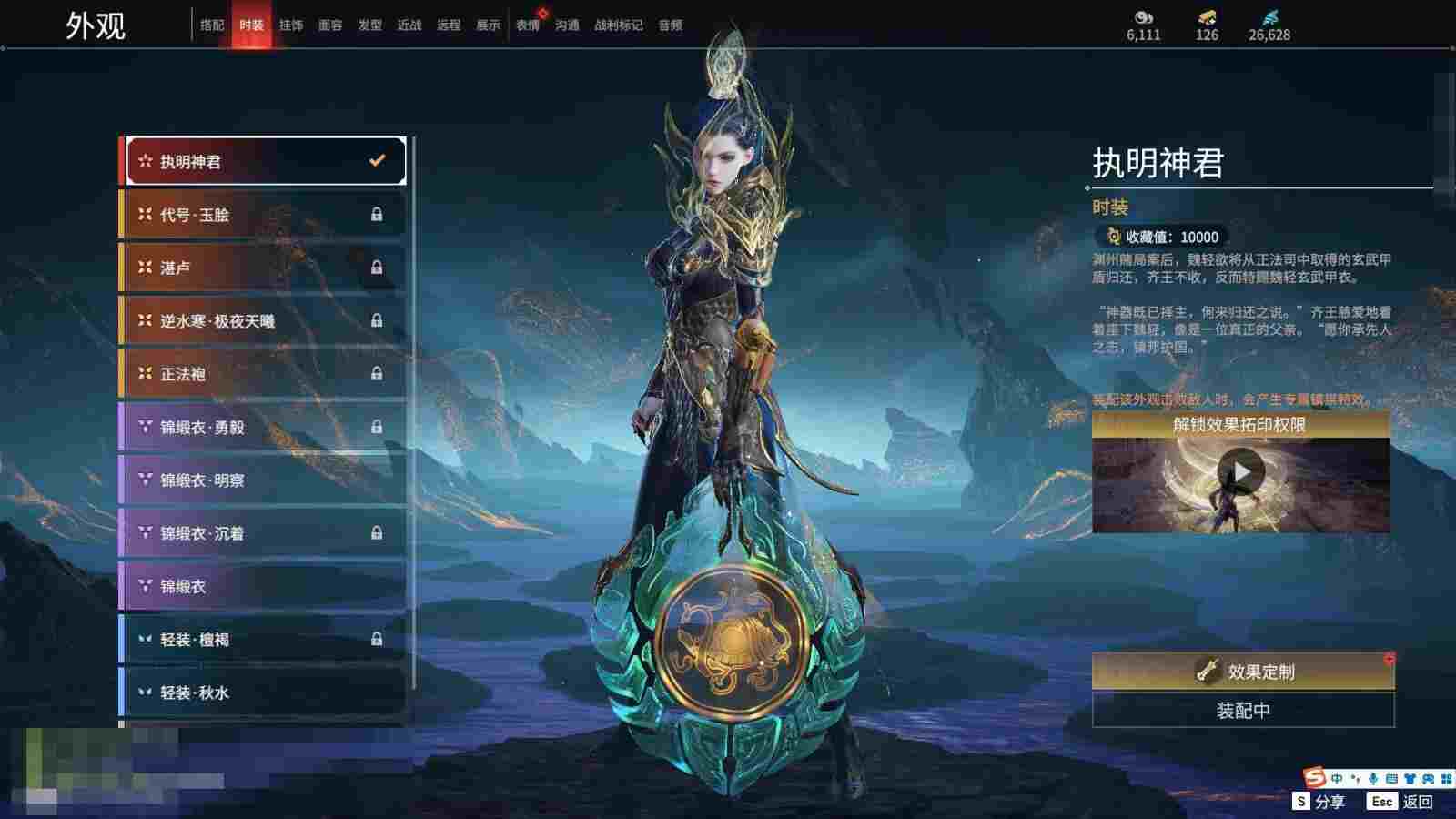Play the kill effect preview video

click(x=1241, y=472)
